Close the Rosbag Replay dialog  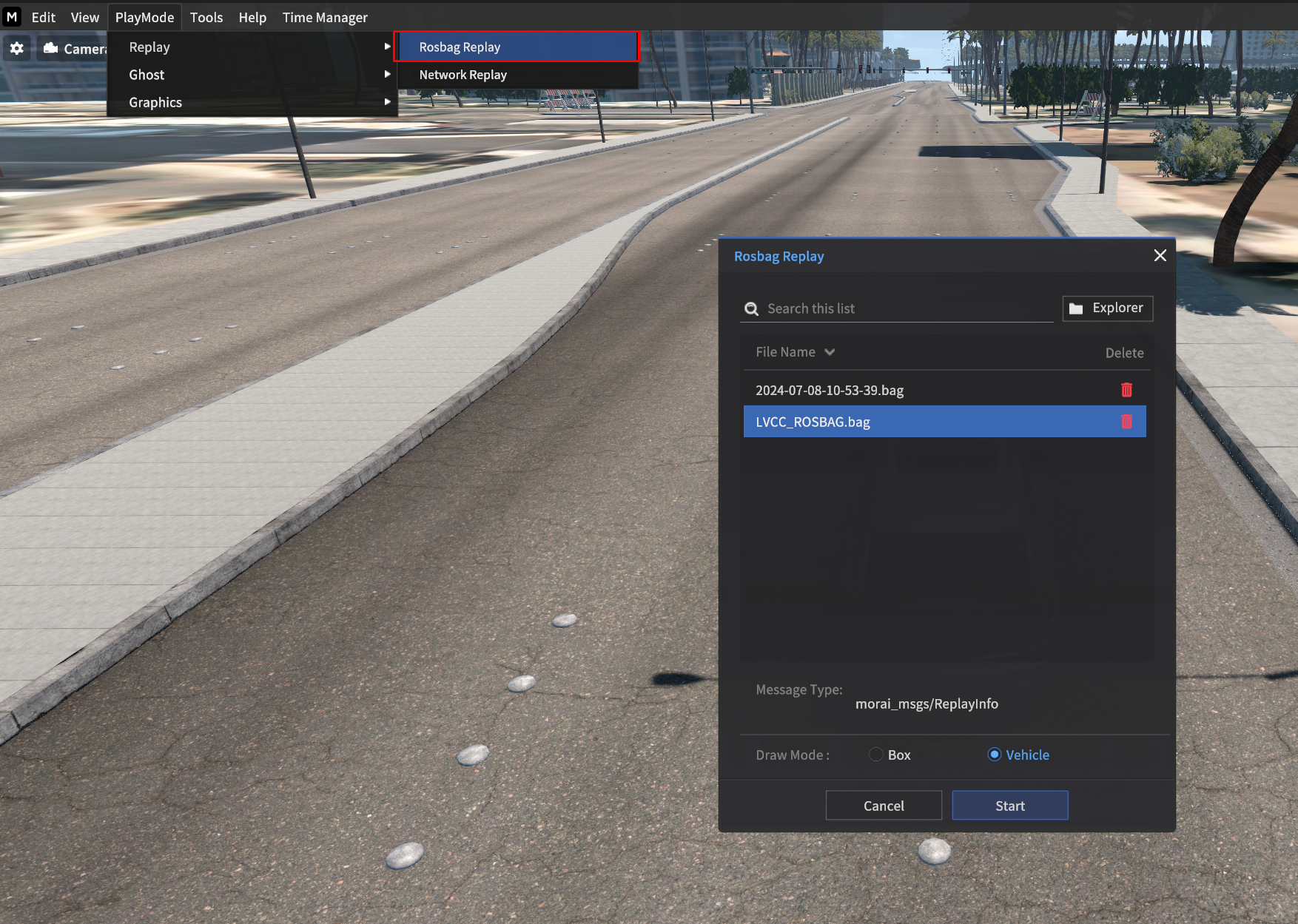(x=1160, y=255)
